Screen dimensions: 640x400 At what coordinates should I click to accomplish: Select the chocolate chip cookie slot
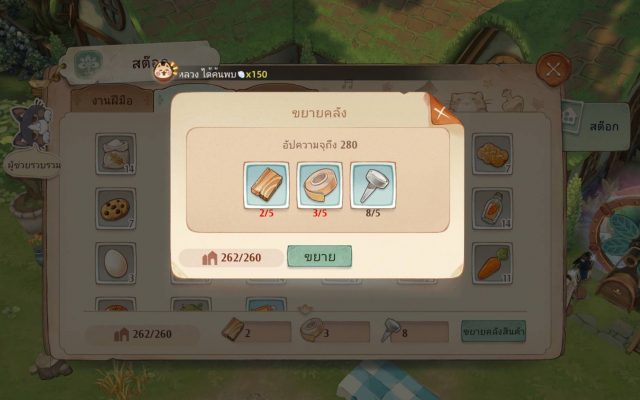click(115, 208)
